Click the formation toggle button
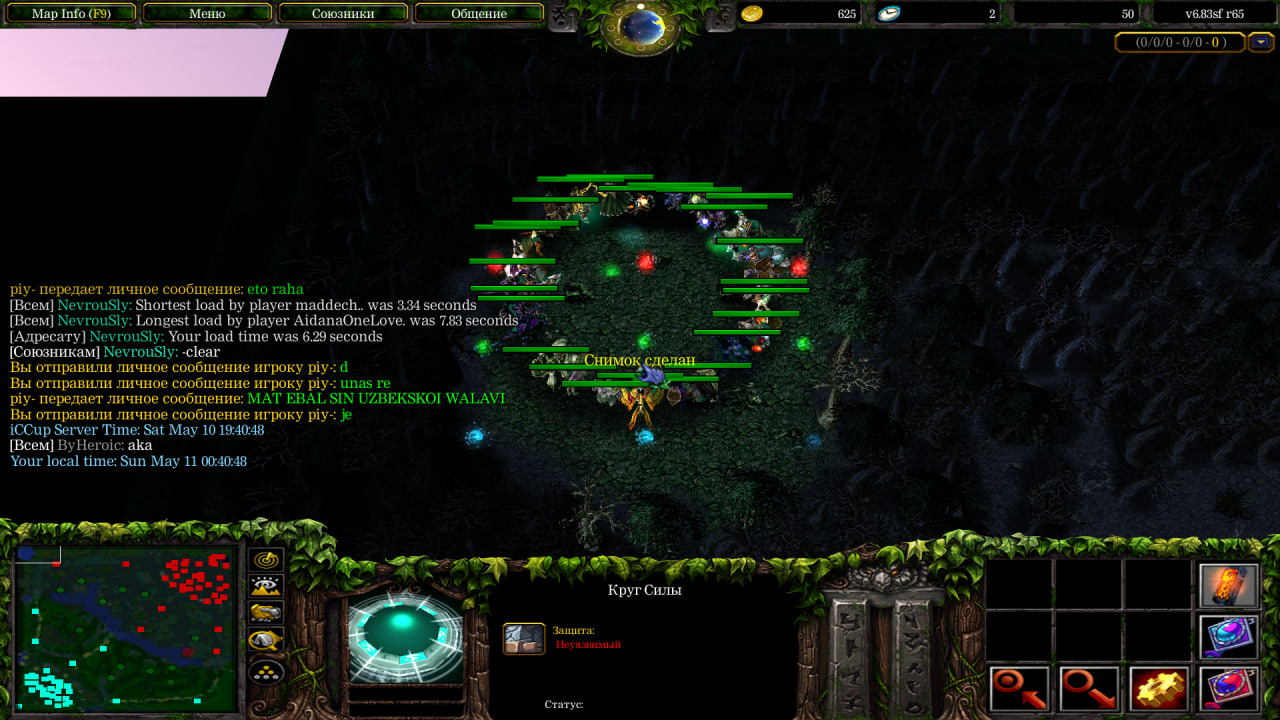The image size is (1280, 720). [266, 672]
